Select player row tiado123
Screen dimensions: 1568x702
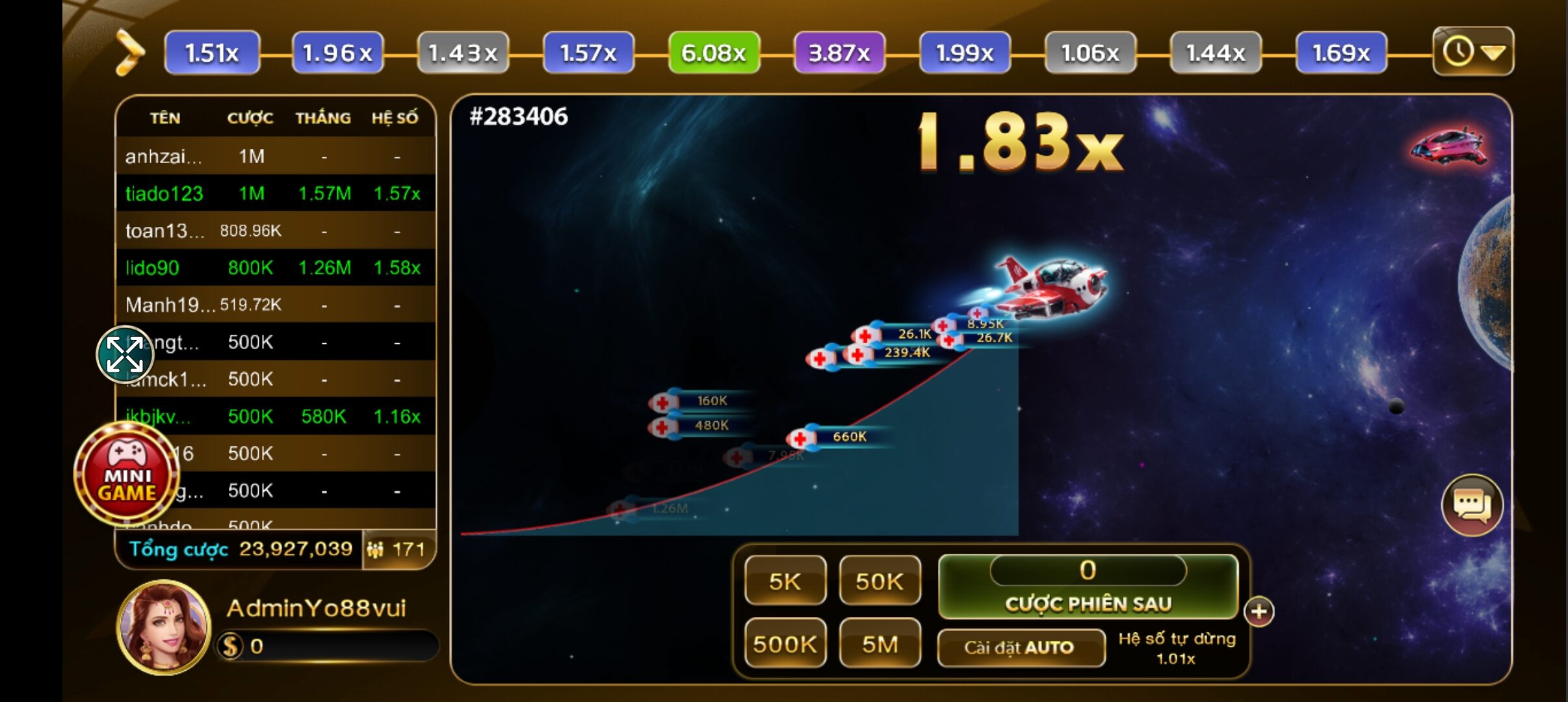pyautogui.click(x=274, y=193)
